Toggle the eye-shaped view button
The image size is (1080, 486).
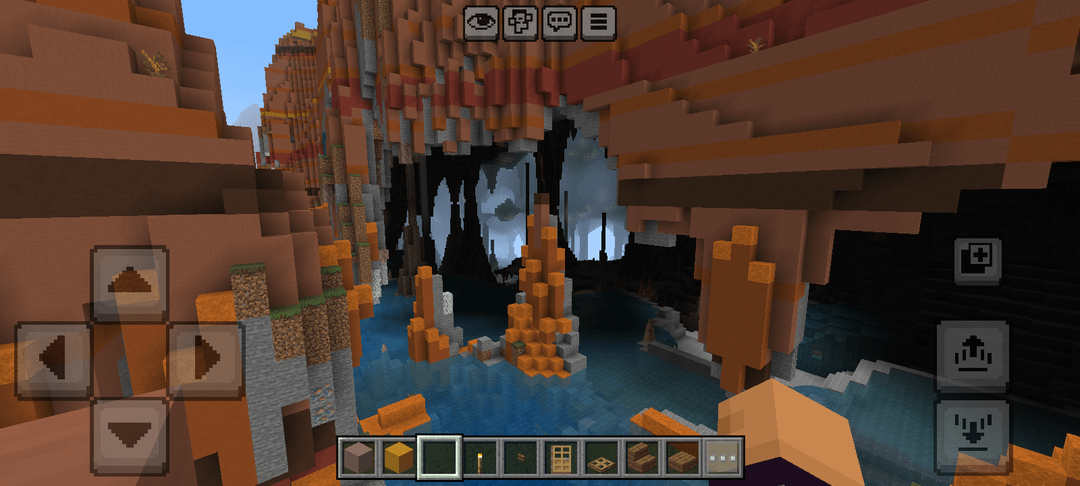(x=481, y=22)
